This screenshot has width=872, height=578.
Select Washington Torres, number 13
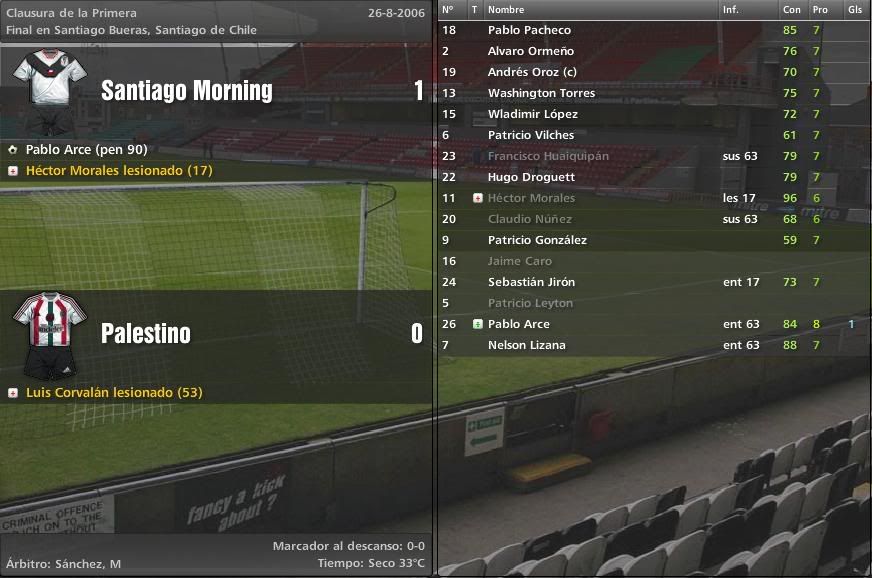tap(541, 93)
